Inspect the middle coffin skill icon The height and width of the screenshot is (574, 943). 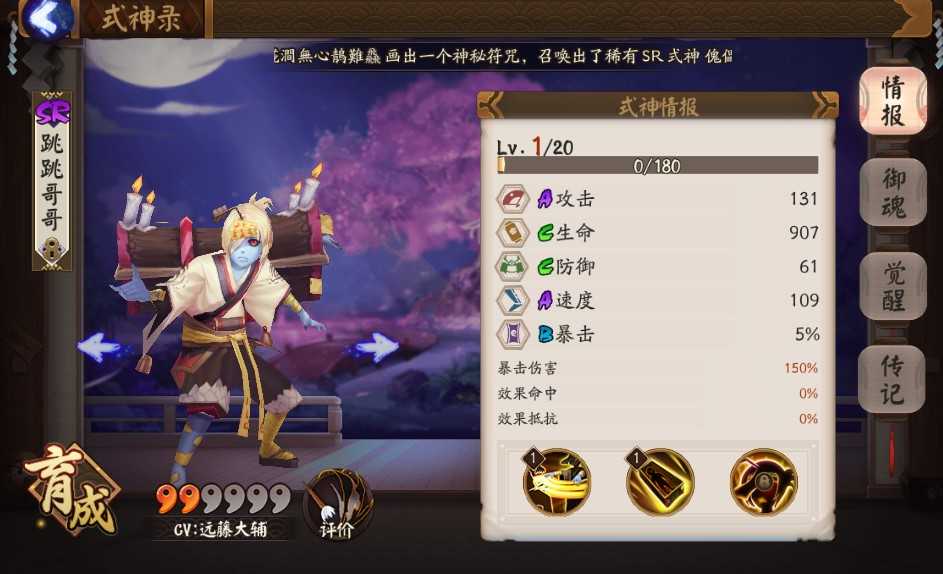(x=660, y=482)
